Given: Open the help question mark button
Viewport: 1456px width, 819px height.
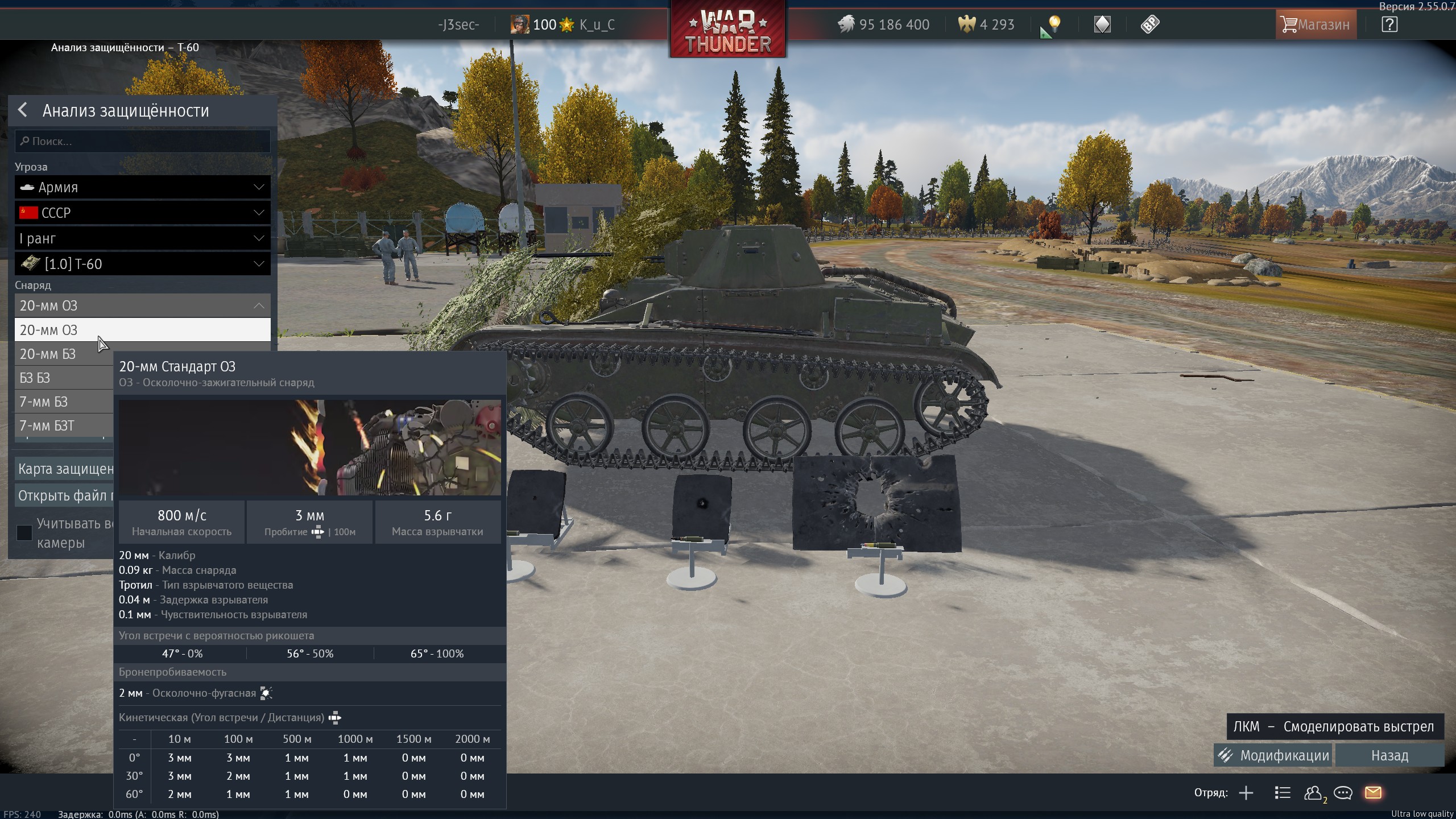Looking at the screenshot, I should tap(1389, 24).
